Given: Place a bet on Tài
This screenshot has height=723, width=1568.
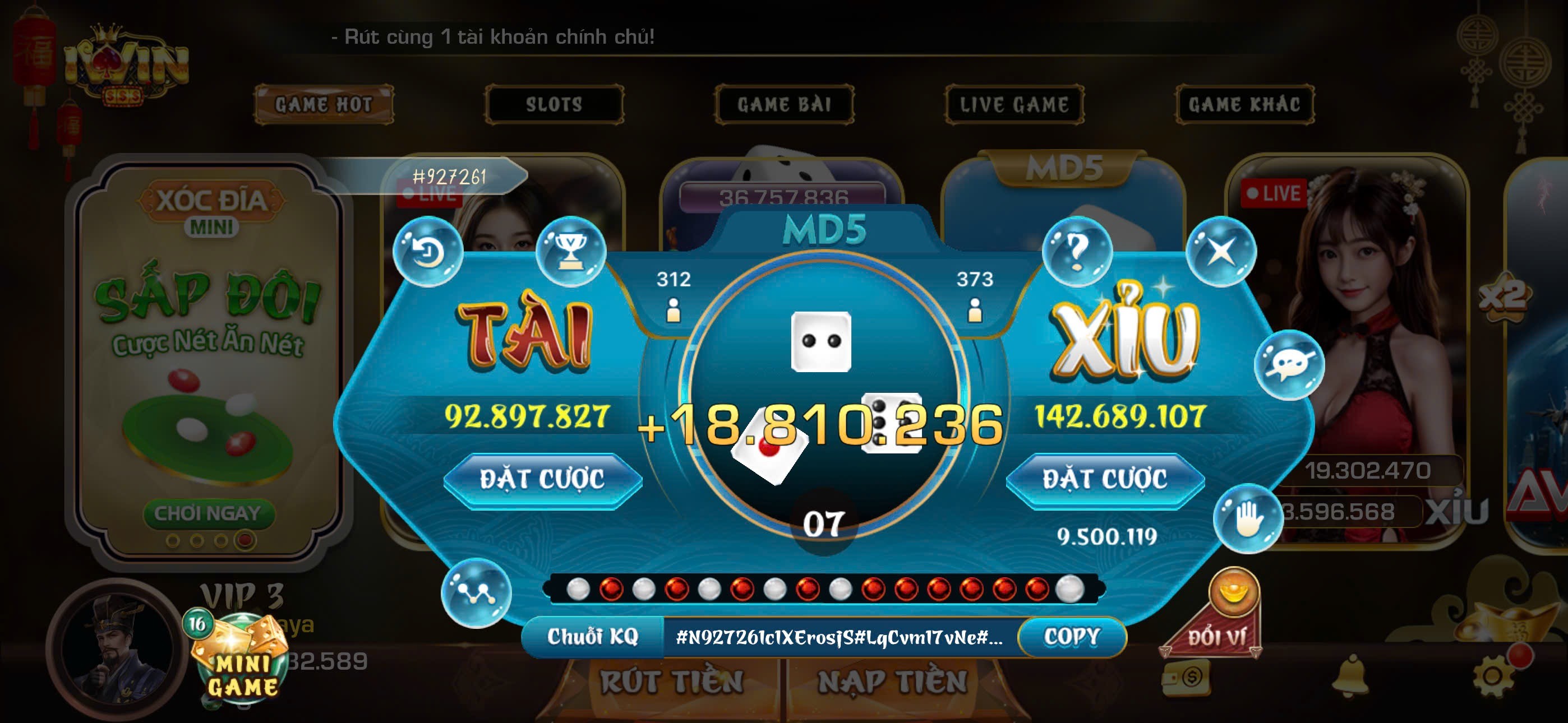Looking at the screenshot, I should tap(542, 480).
